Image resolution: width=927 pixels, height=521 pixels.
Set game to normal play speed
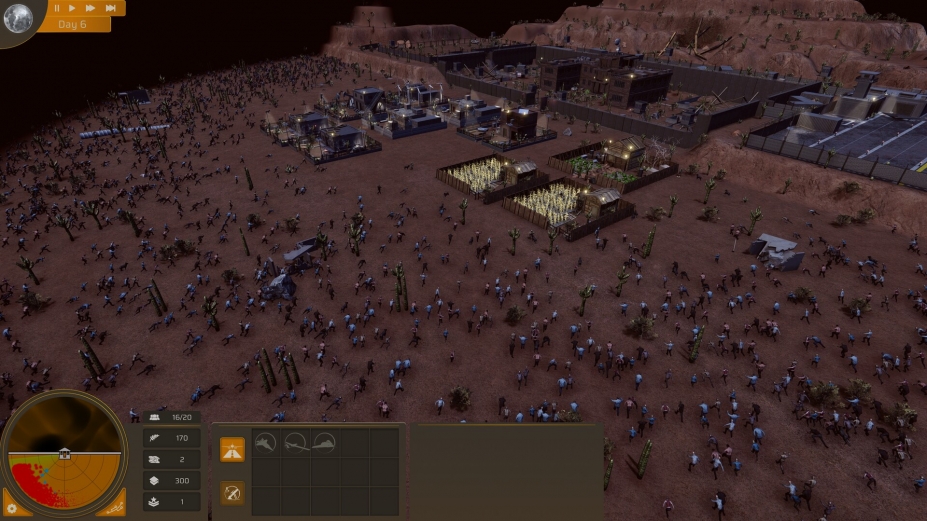click(x=73, y=8)
